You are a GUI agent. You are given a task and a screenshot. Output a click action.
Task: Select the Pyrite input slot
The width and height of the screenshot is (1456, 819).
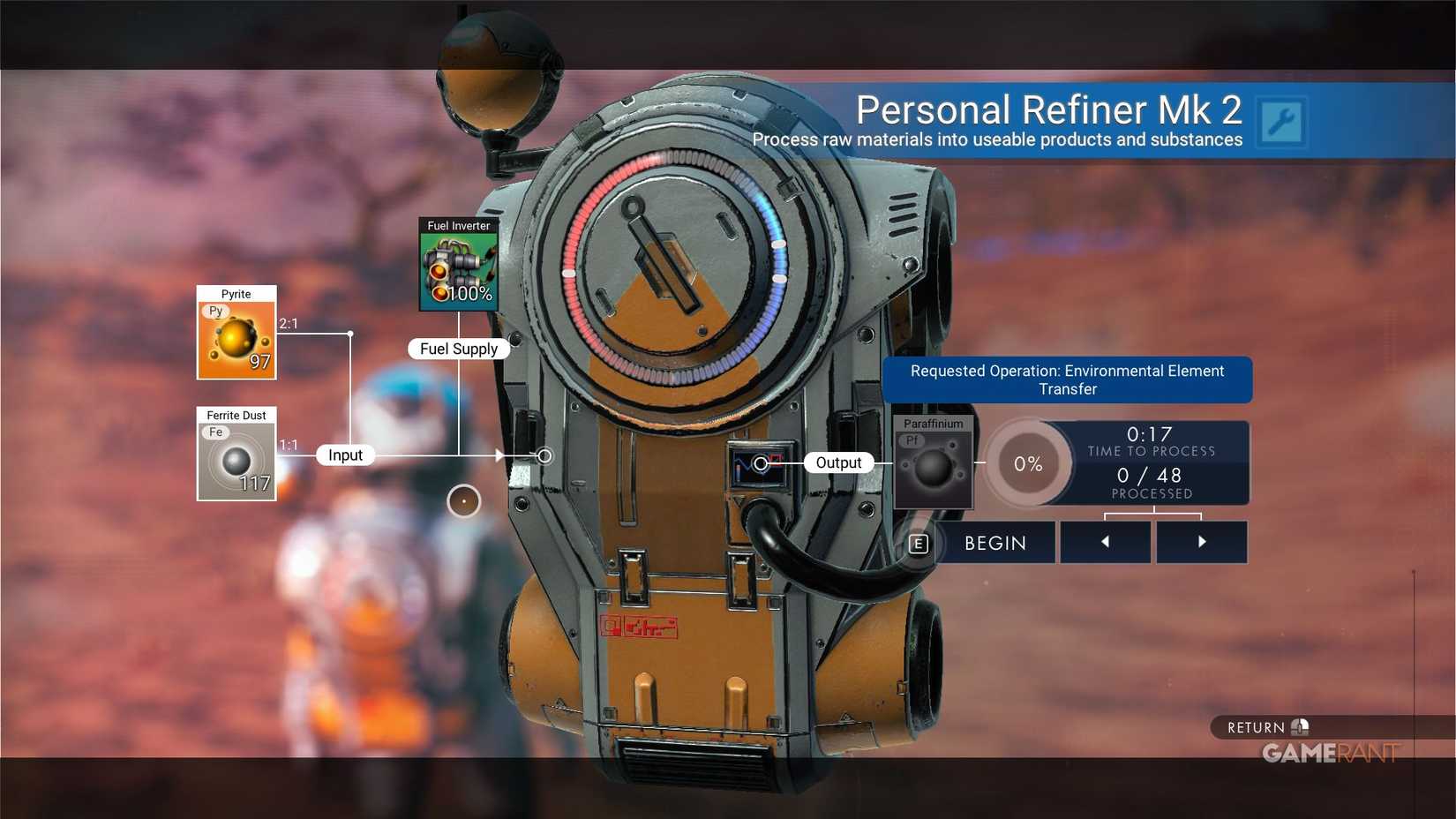(236, 338)
